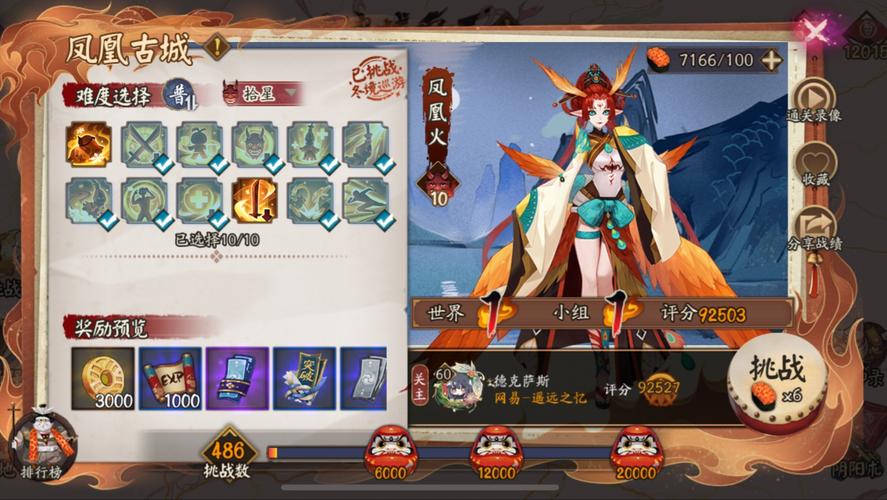
Task: Select the flaming beast modifier icon
Action: pyautogui.click(x=89, y=144)
